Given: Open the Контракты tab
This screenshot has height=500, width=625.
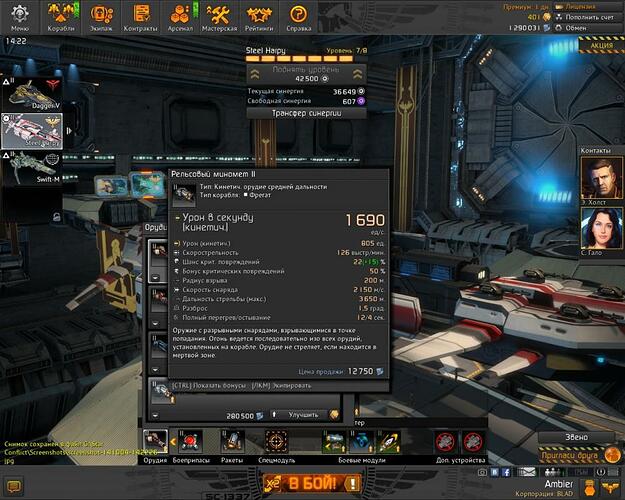Looking at the screenshot, I should [141, 16].
